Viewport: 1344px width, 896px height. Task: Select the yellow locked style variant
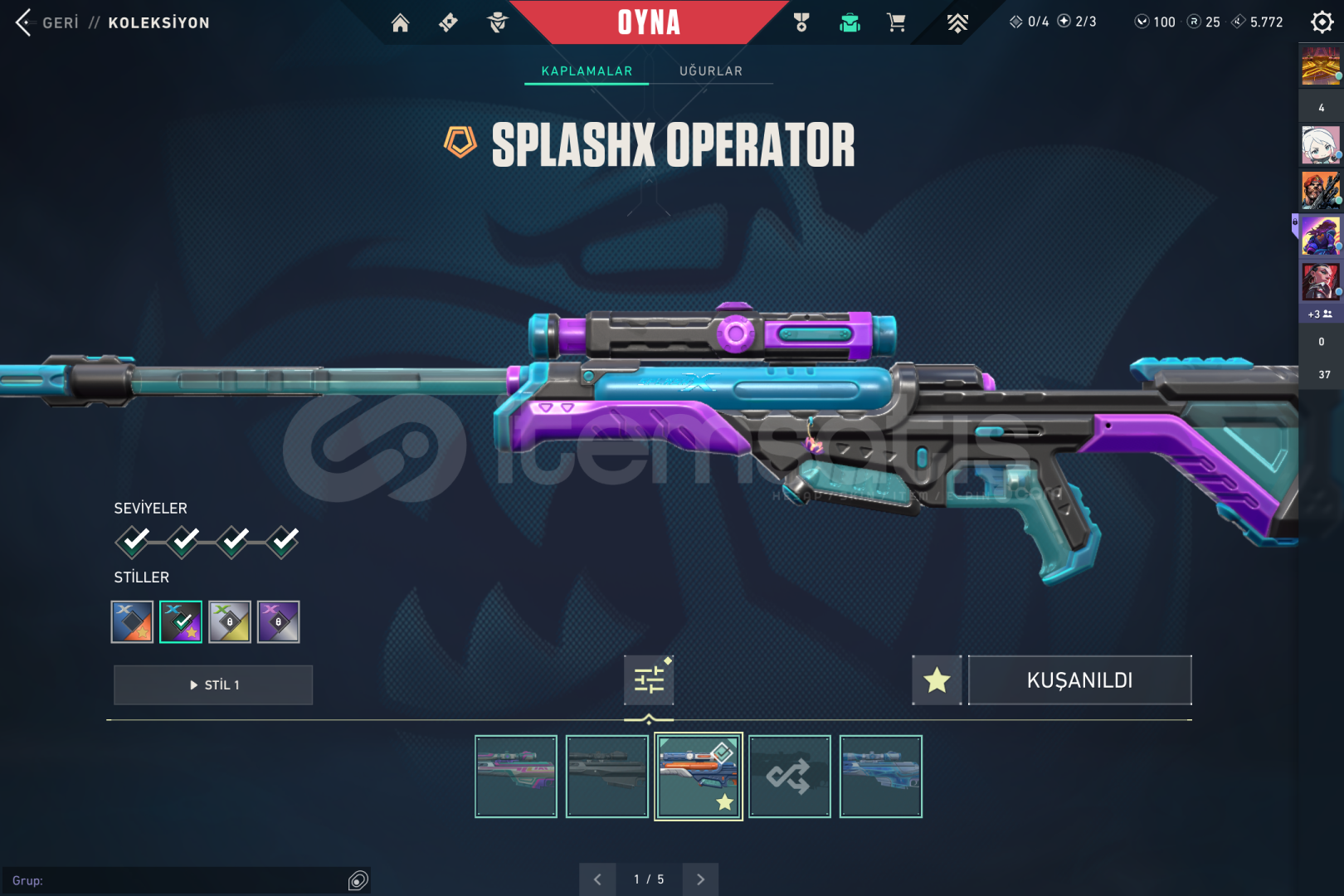coord(230,621)
